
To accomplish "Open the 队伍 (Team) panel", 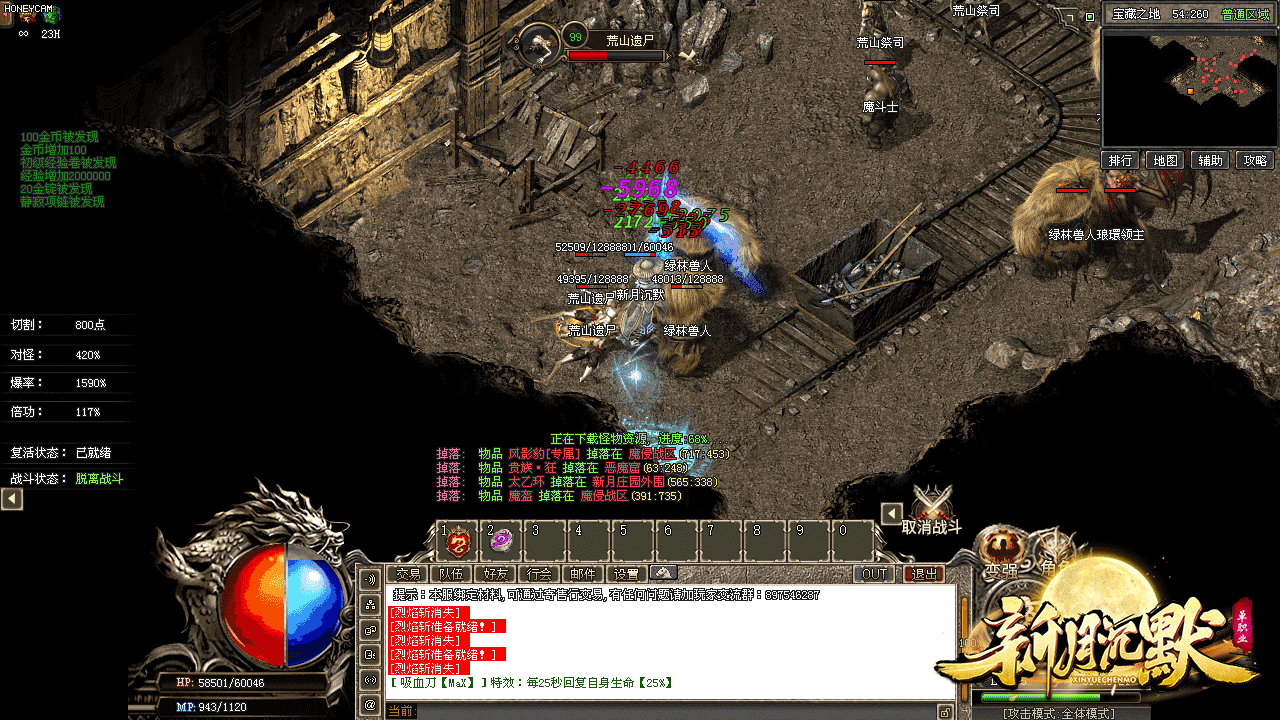I will 451,574.
